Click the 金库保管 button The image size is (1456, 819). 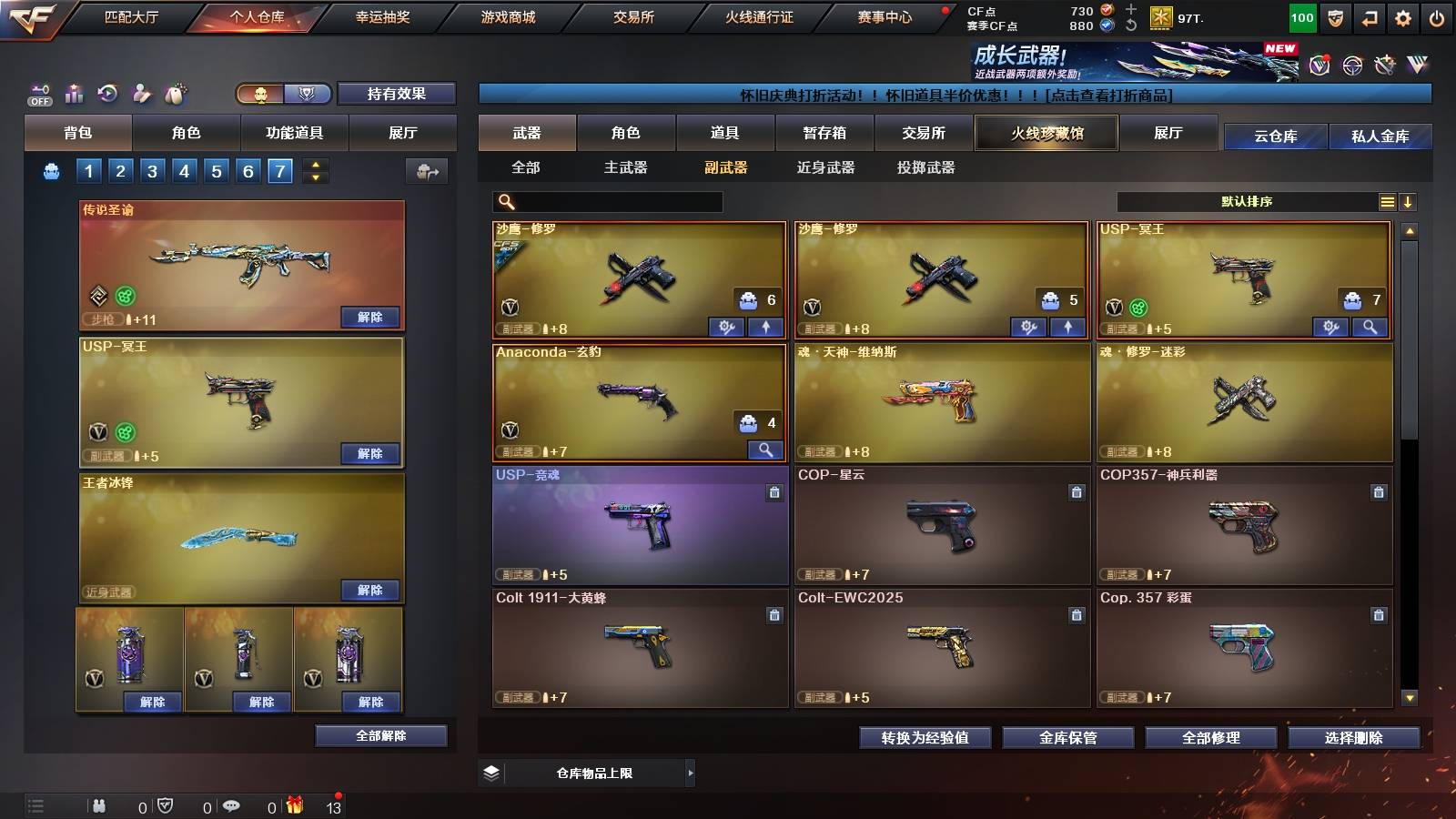(x=1069, y=738)
